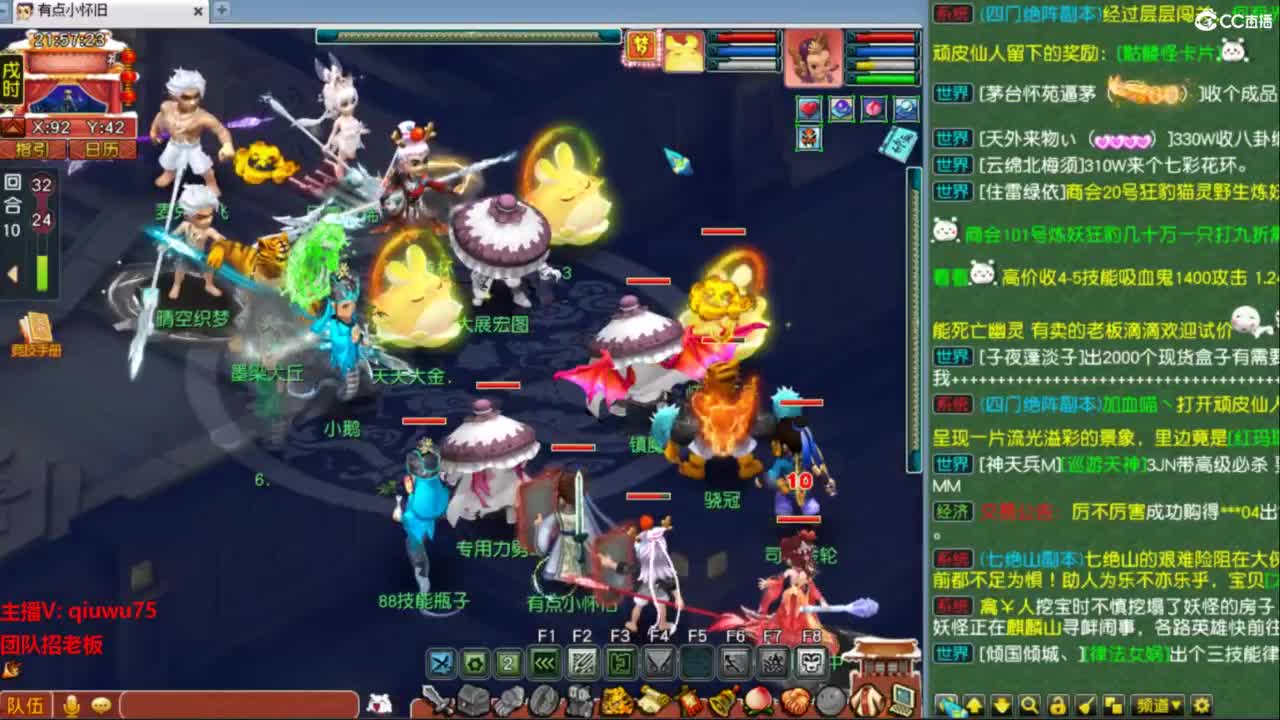The height and width of the screenshot is (720, 1280).
Task: Click the chat scroll-down arrow icon
Action: tap(1000, 703)
